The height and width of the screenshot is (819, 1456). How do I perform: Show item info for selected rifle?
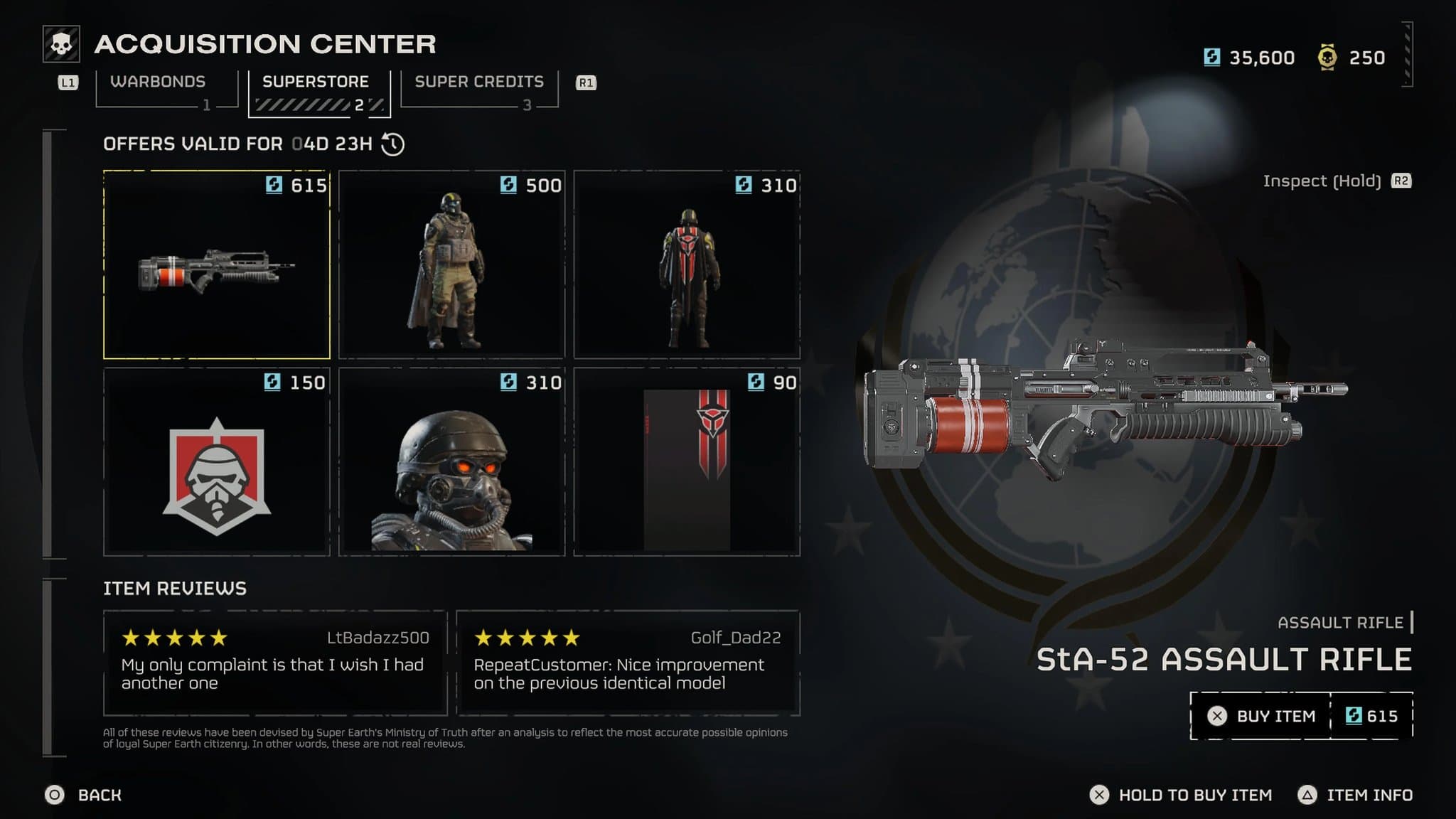coord(1356,795)
